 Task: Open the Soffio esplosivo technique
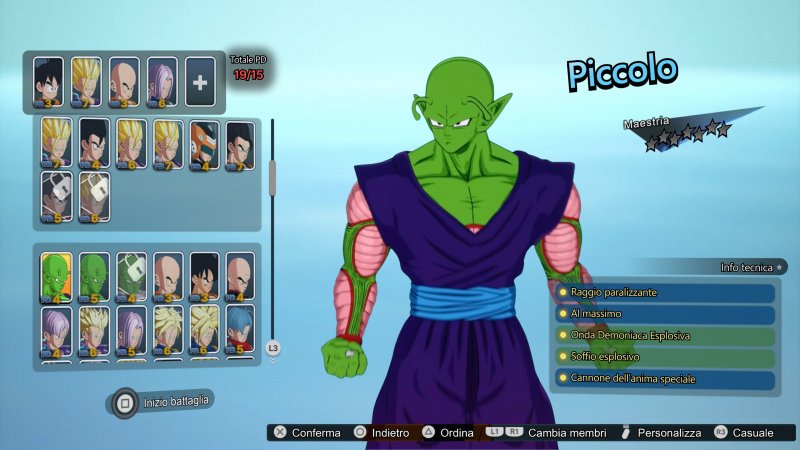(x=666, y=358)
